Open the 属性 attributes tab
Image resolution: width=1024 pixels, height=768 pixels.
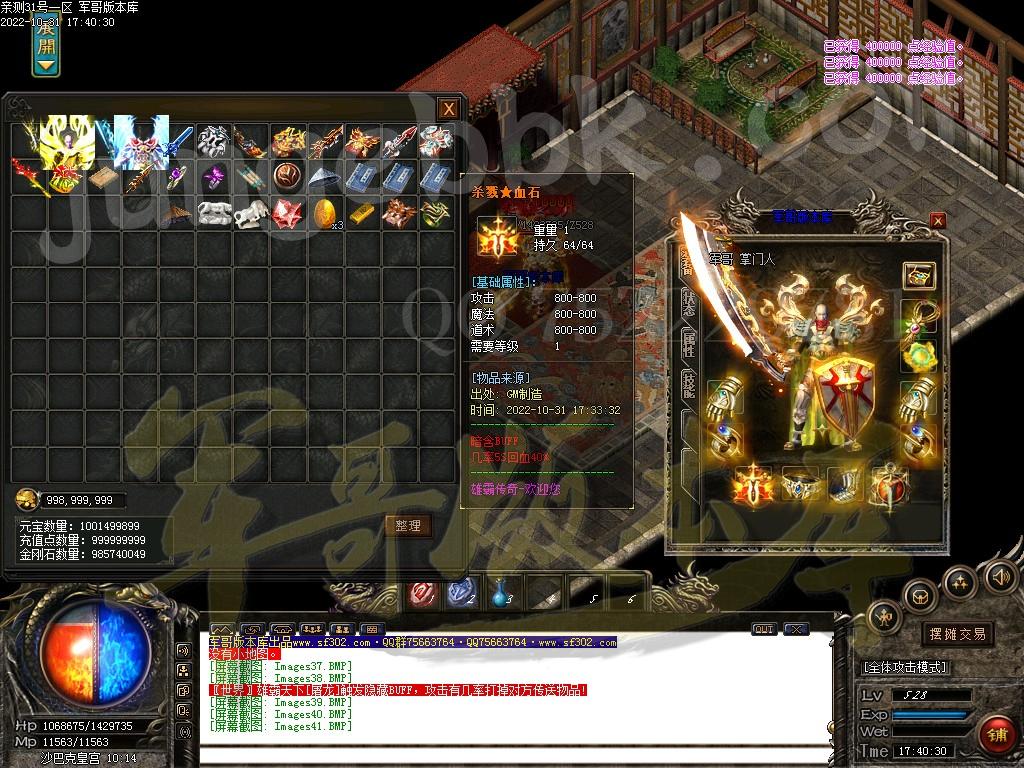(x=689, y=345)
